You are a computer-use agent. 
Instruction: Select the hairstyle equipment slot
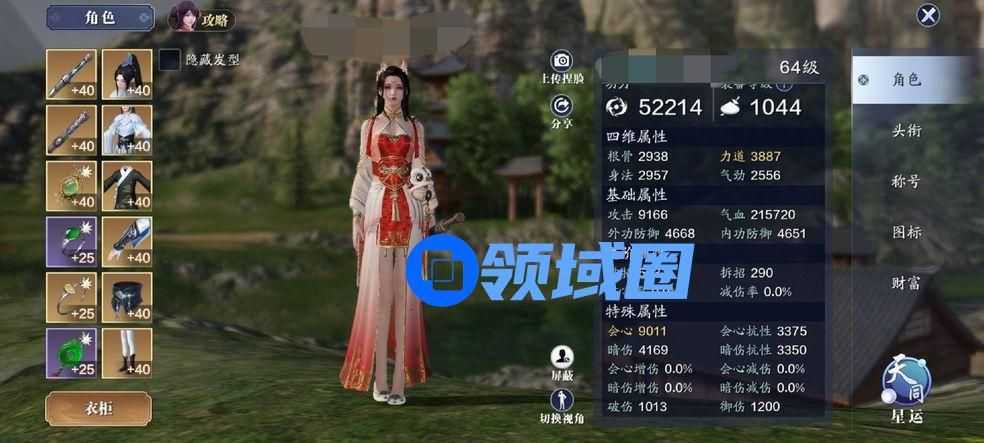coord(127,74)
